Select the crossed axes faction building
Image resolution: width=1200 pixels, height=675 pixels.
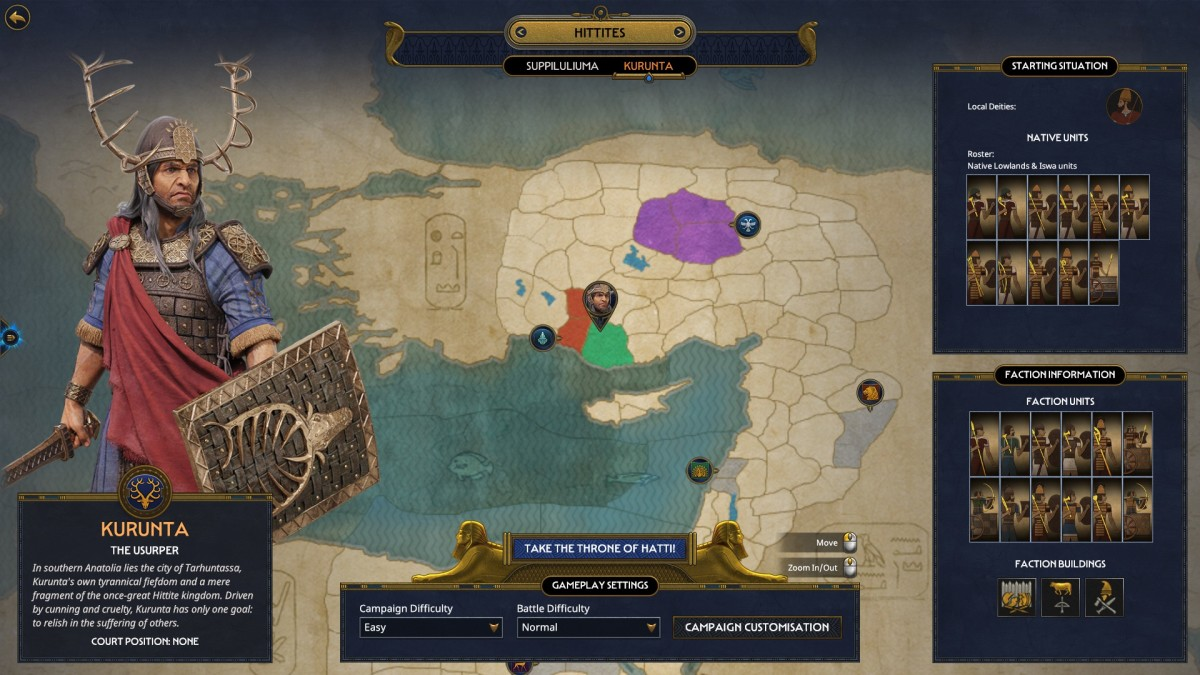pyautogui.click(x=1104, y=597)
